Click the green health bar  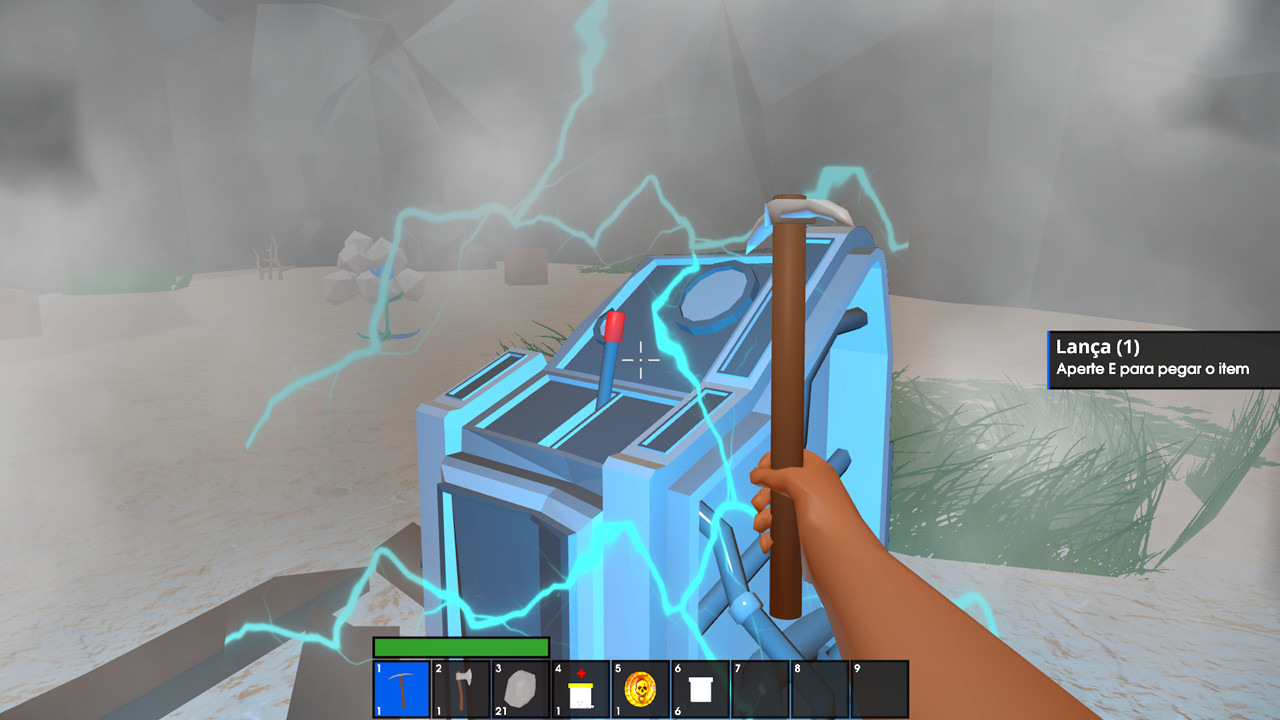[460, 644]
